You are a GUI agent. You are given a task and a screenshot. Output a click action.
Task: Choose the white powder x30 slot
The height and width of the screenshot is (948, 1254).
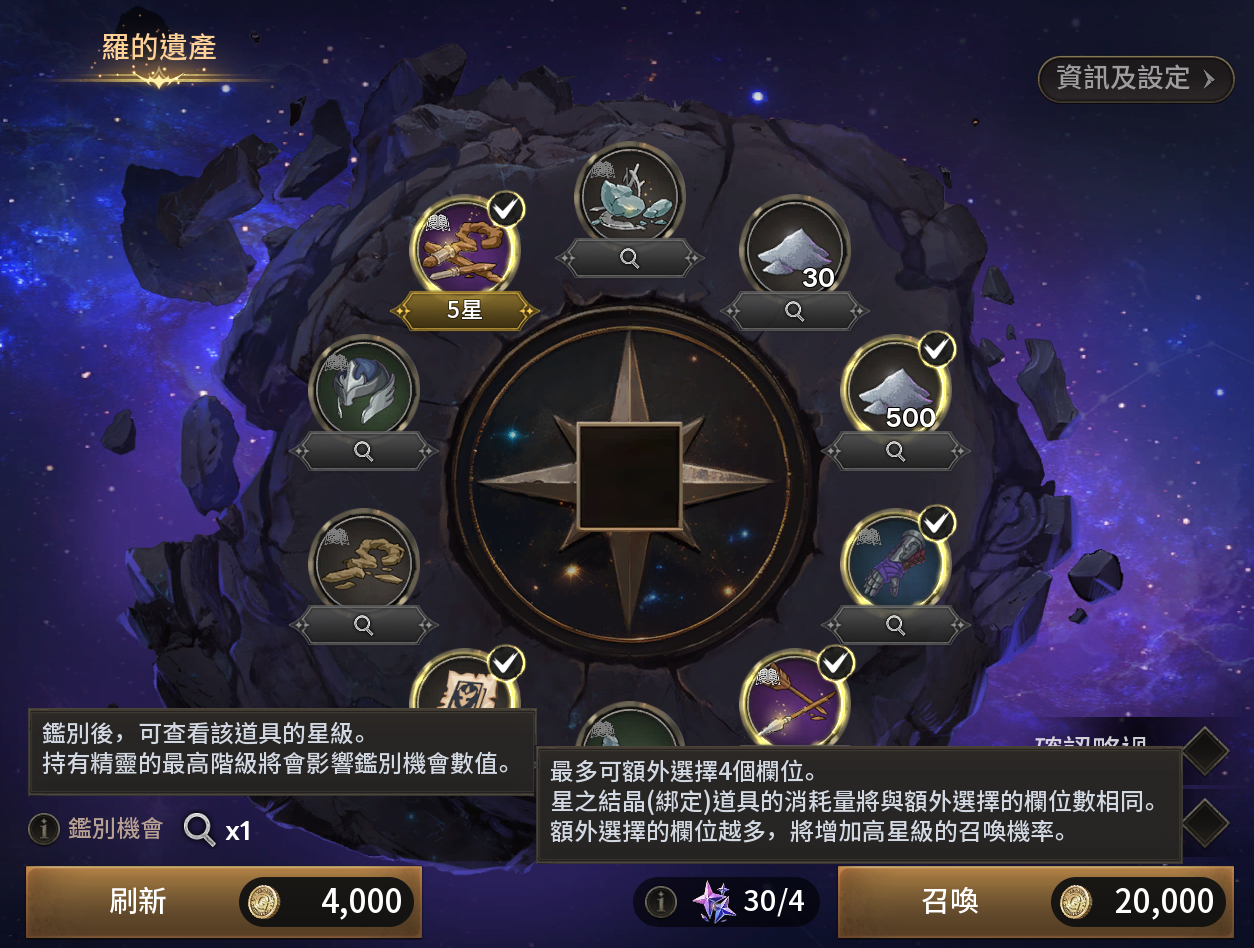point(794,249)
